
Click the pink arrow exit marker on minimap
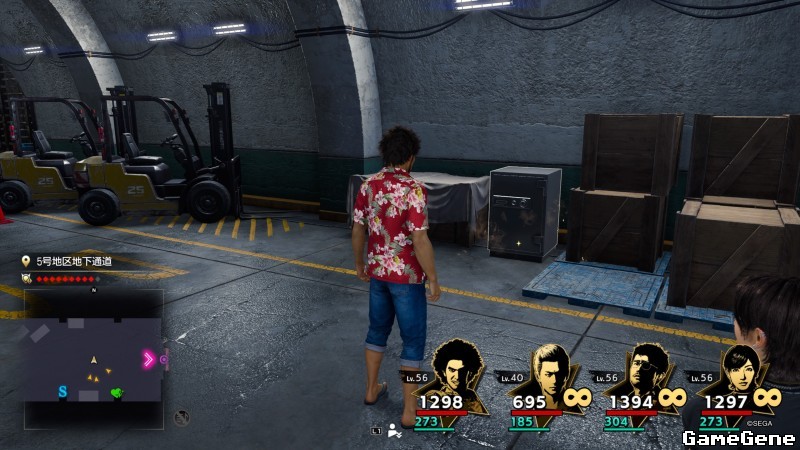coord(149,359)
